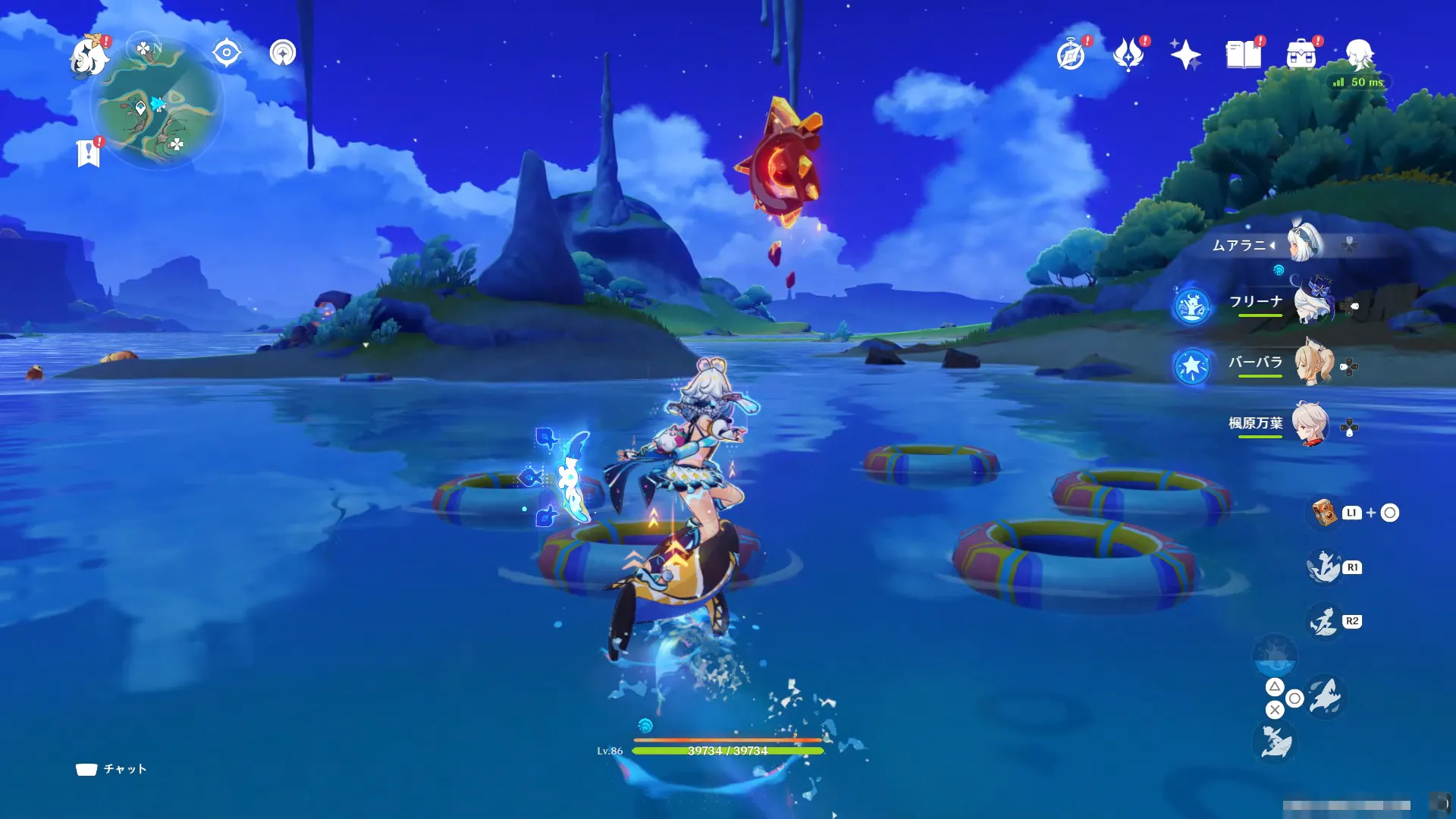
Task: Open the quest bookmark icon
Action: pyautogui.click(x=89, y=153)
